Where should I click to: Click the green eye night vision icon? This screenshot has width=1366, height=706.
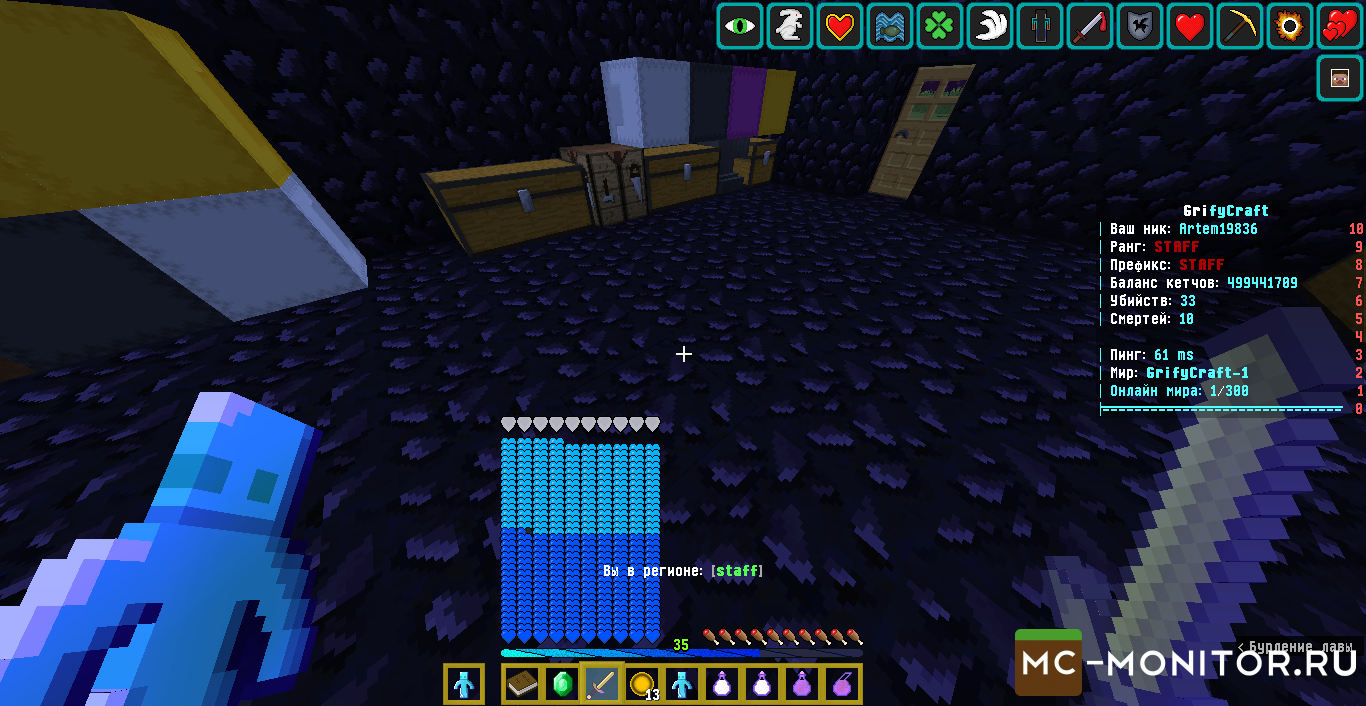point(740,27)
